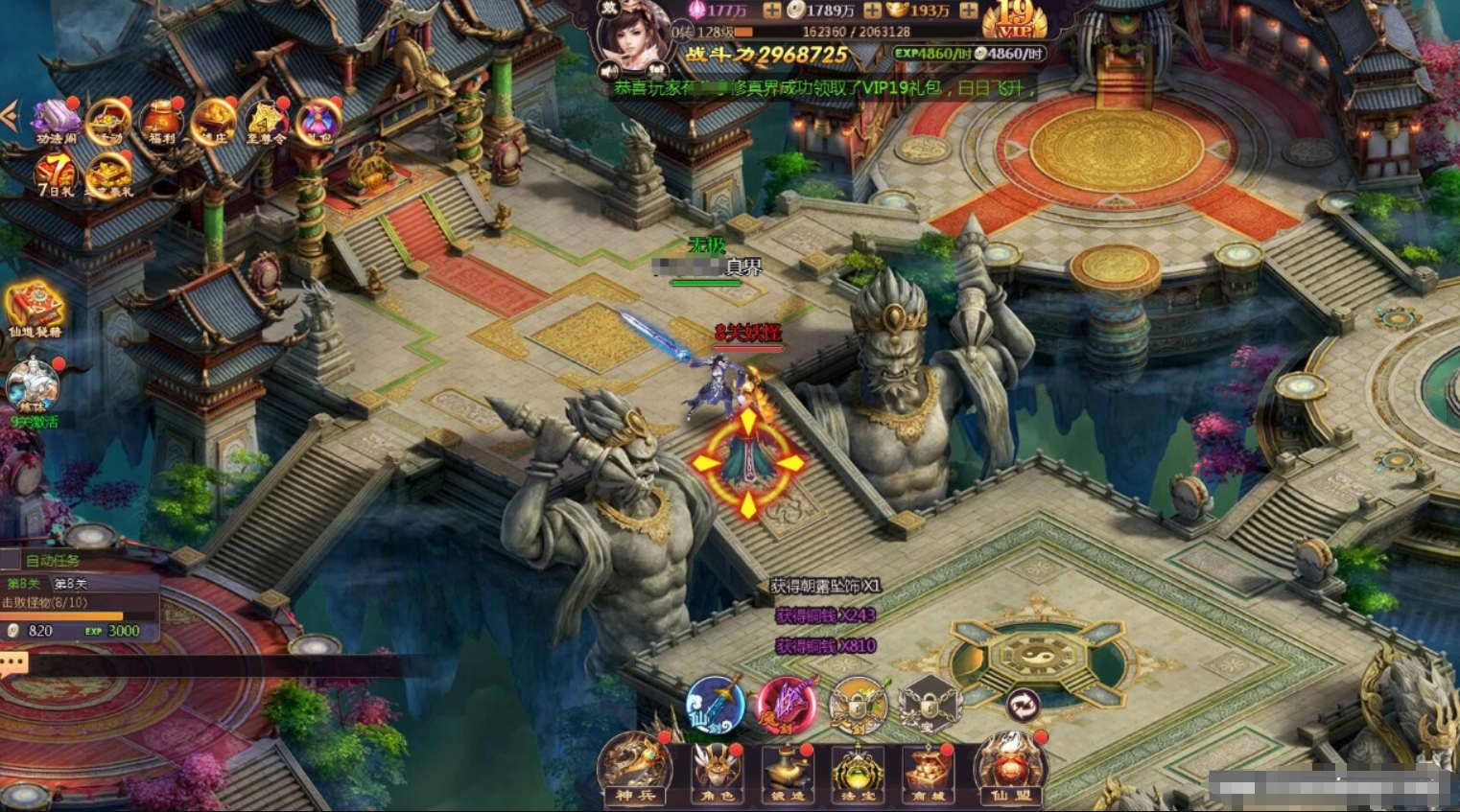Viewport: 1460px width, 812px height.
Task: Collapse the top-left icon row arrow
Action: [10, 117]
